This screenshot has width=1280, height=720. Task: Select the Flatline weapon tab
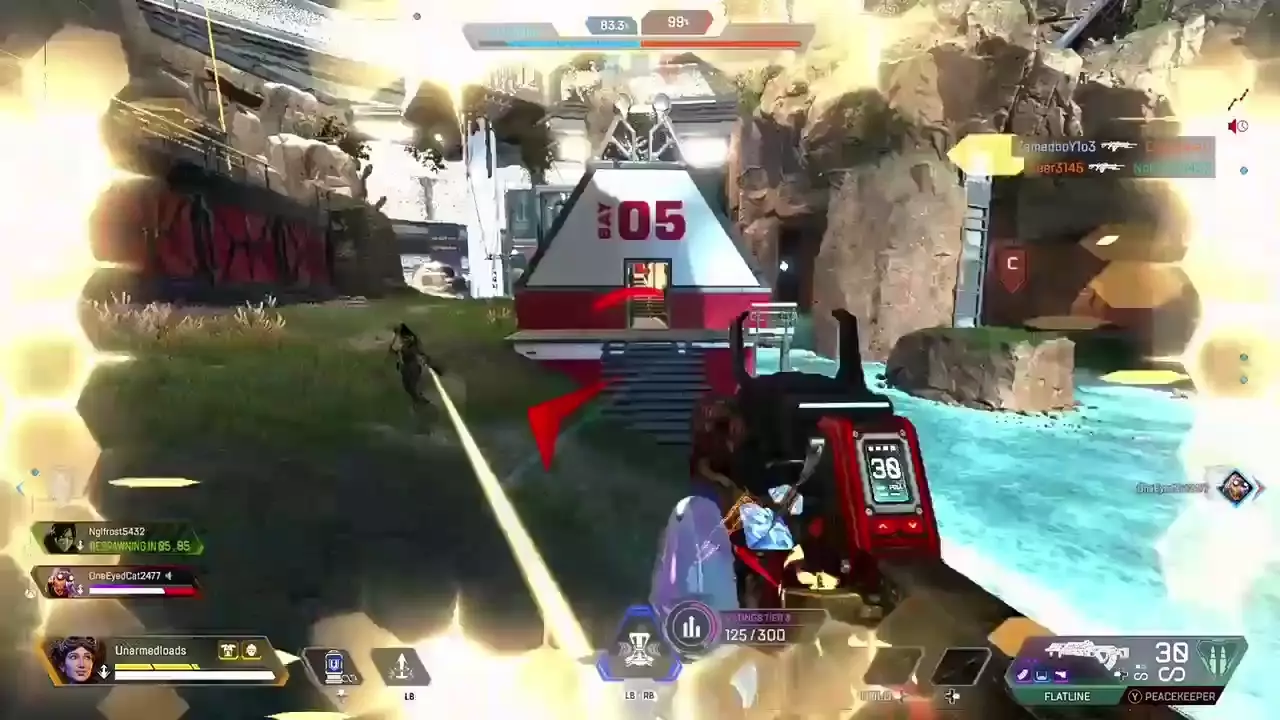click(x=1067, y=696)
